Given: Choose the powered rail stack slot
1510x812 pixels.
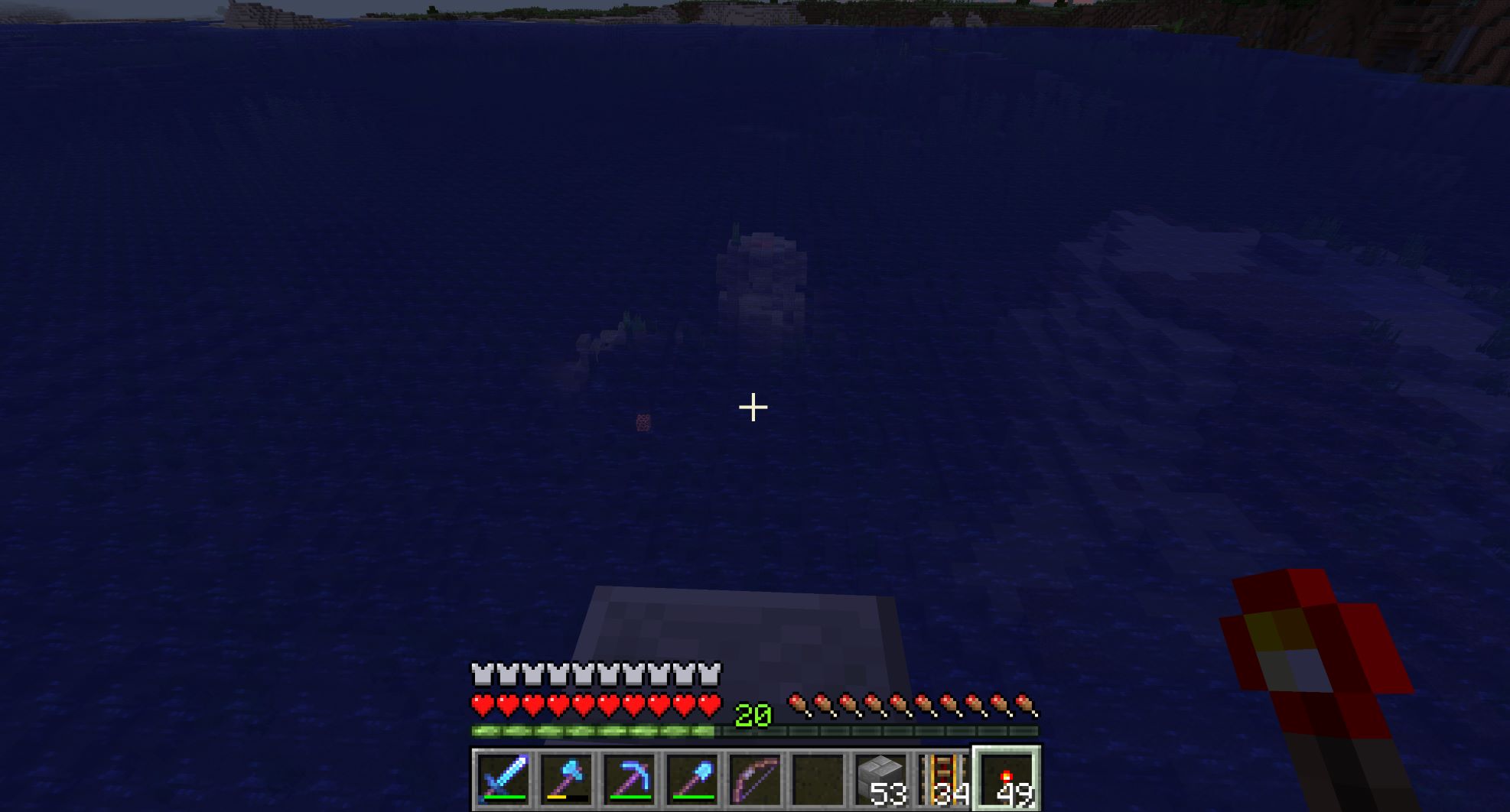Looking at the screenshot, I should point(944,779).
